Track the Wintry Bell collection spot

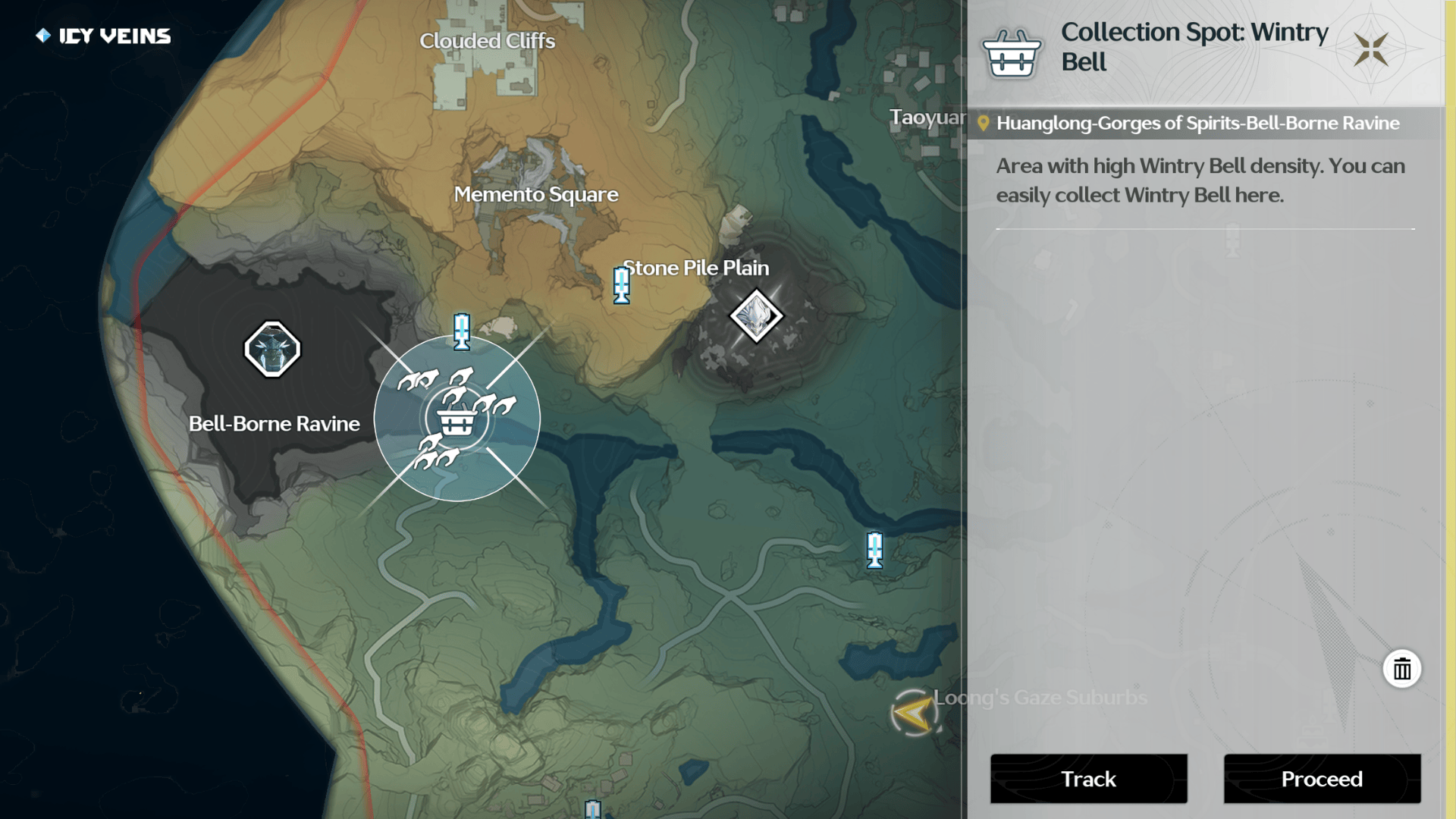(1088, 779)
